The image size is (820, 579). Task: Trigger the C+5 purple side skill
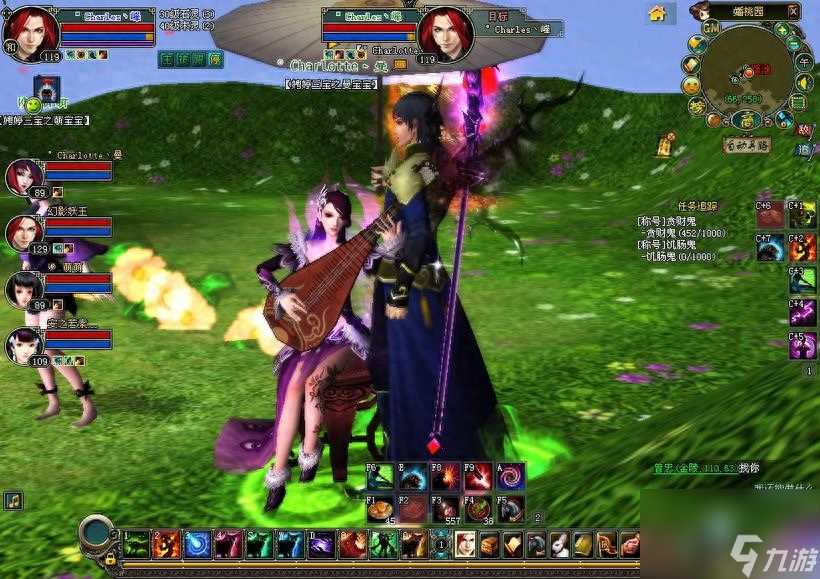pyautogui.click(x=802, y=346)
